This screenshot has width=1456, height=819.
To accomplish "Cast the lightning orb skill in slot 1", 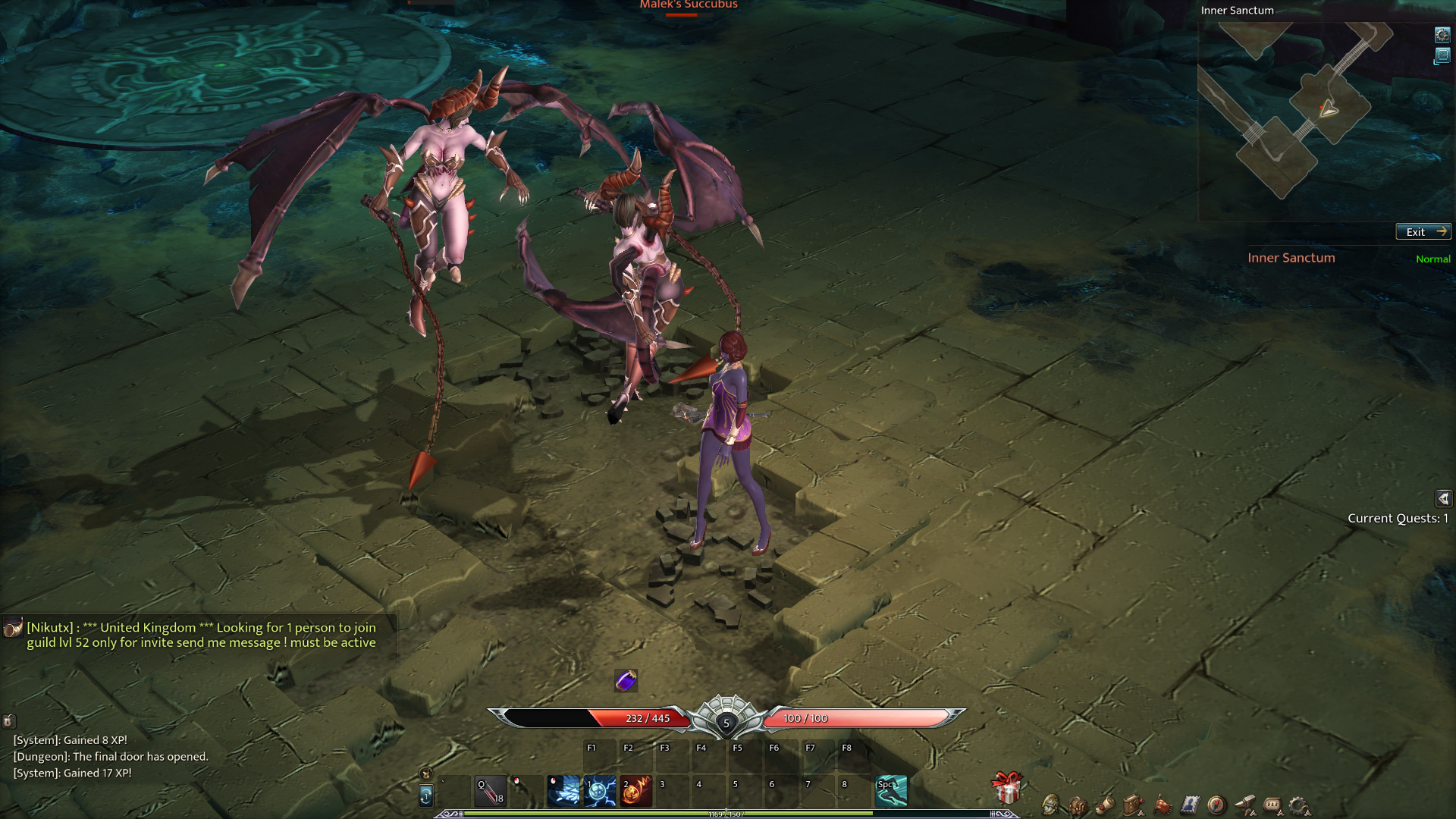I will 600,791.
